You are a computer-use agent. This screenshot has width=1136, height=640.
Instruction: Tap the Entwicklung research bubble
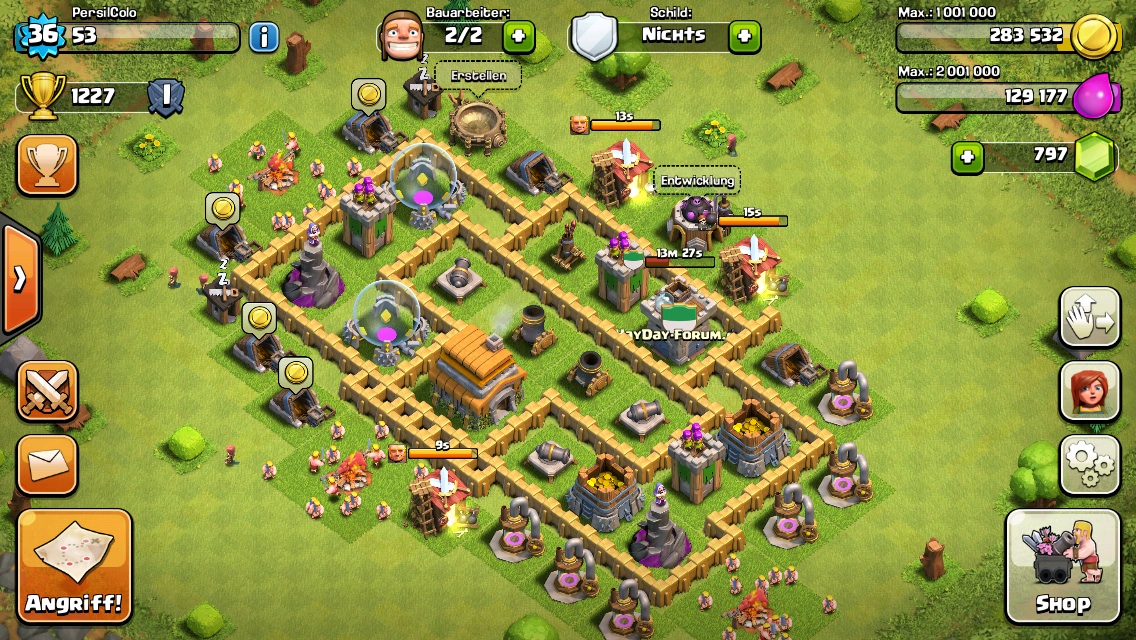point(697,181)
